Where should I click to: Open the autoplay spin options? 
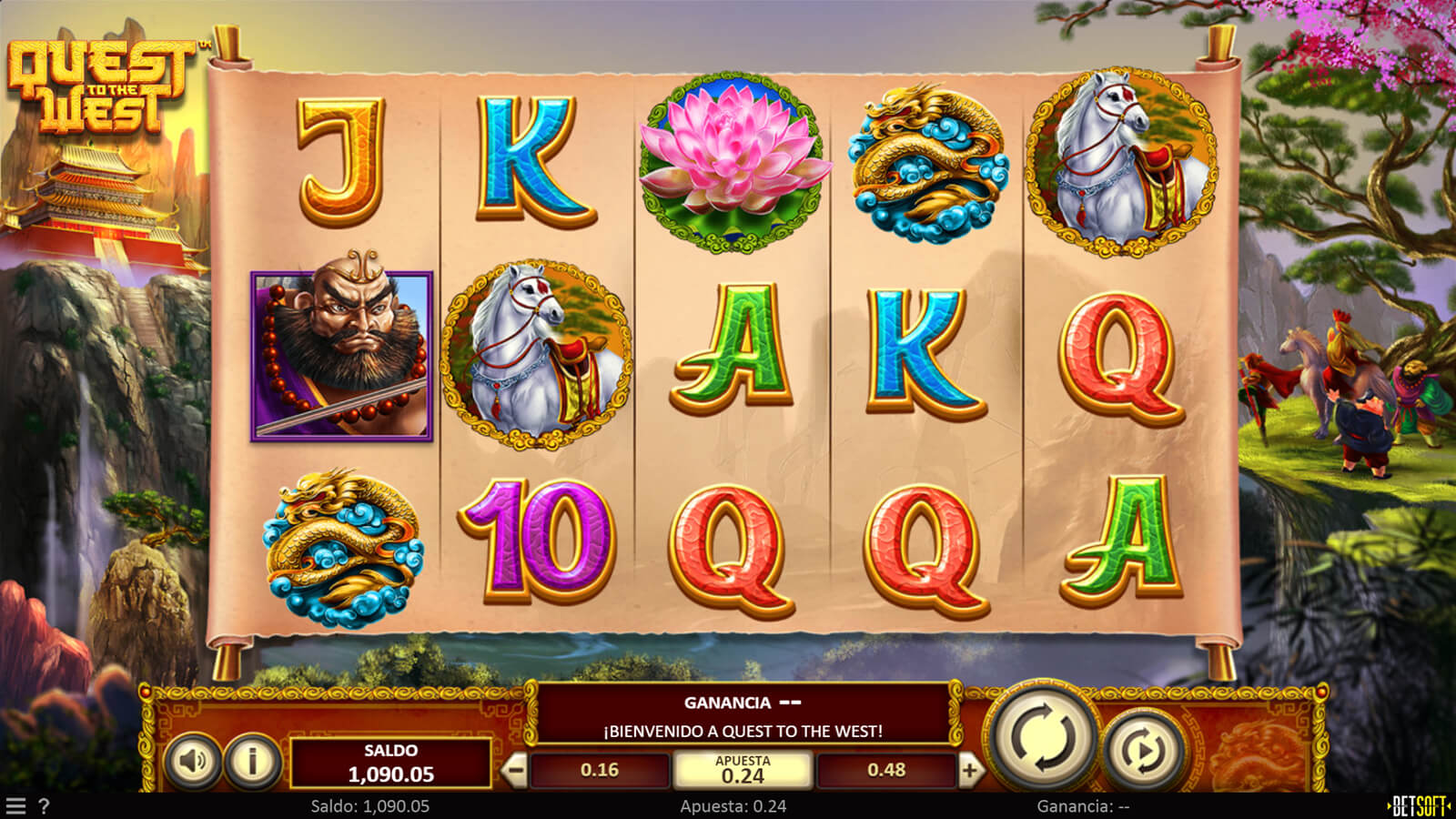[x=1144, y=751]
